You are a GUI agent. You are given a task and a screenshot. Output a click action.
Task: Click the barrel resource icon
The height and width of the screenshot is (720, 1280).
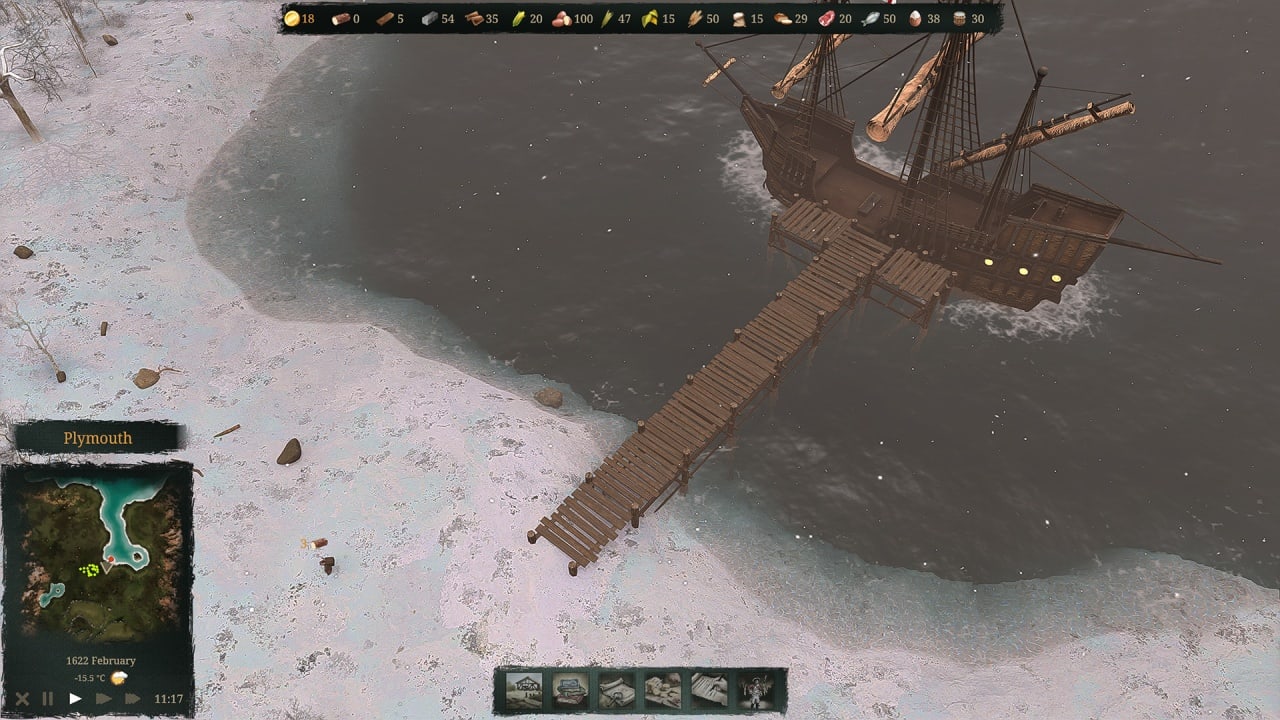coord(959,19)
